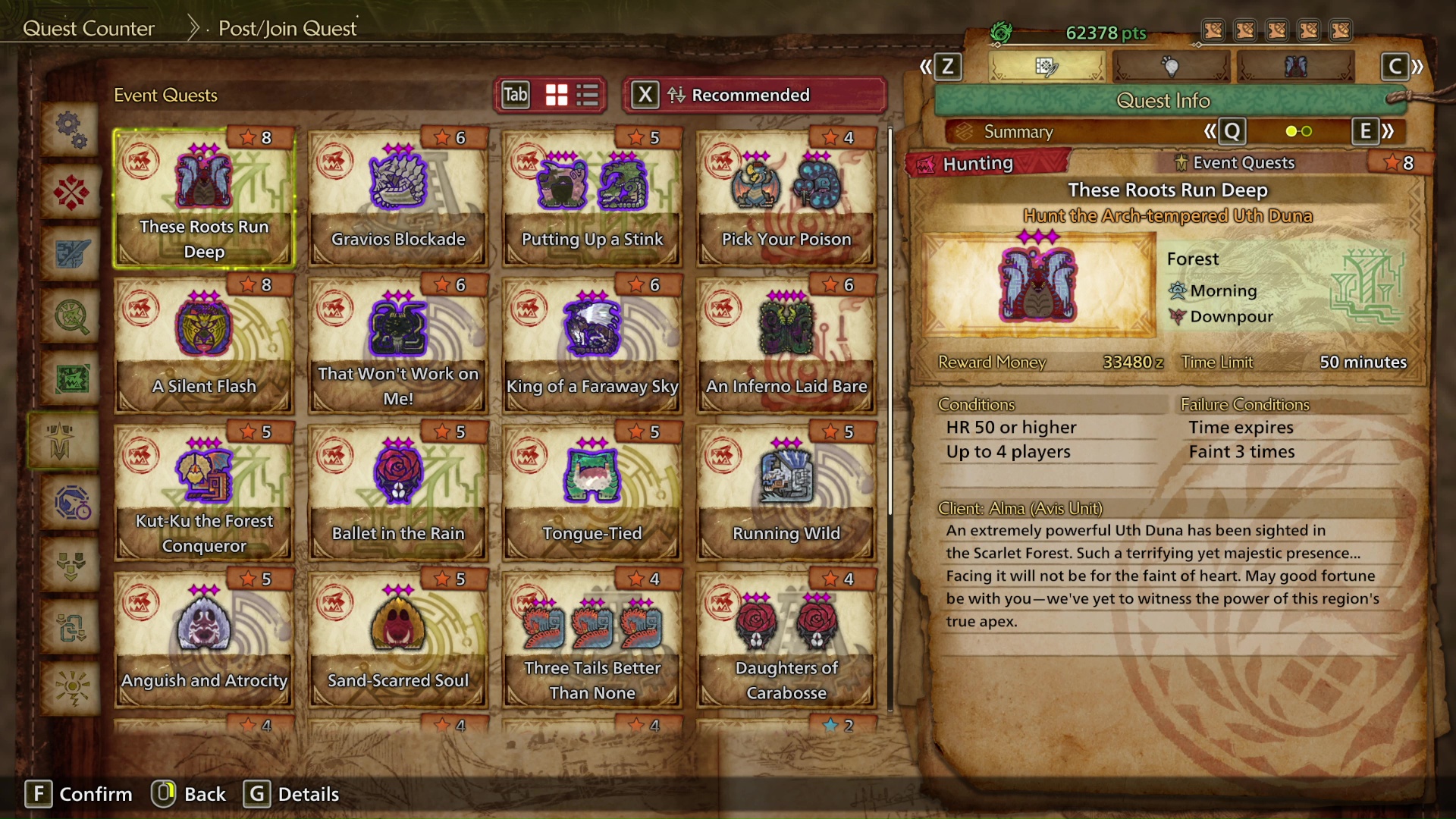This screenshot has height=819, width=1456.
Task: Pick the Pick Your Poison quest
Action: (x=786, y=199)
